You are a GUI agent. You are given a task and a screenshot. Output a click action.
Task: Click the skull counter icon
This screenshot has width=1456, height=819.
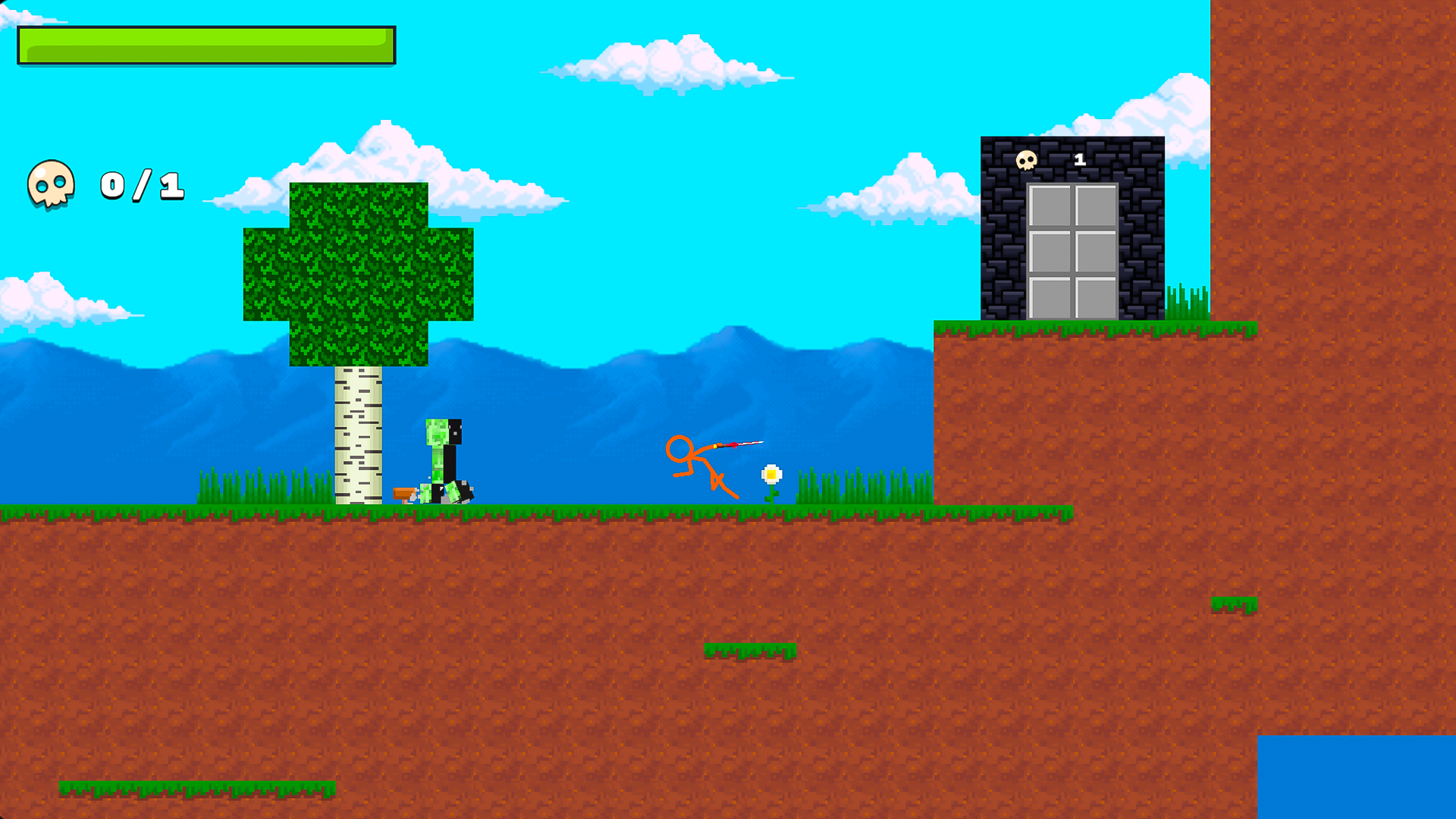[50, 186]
